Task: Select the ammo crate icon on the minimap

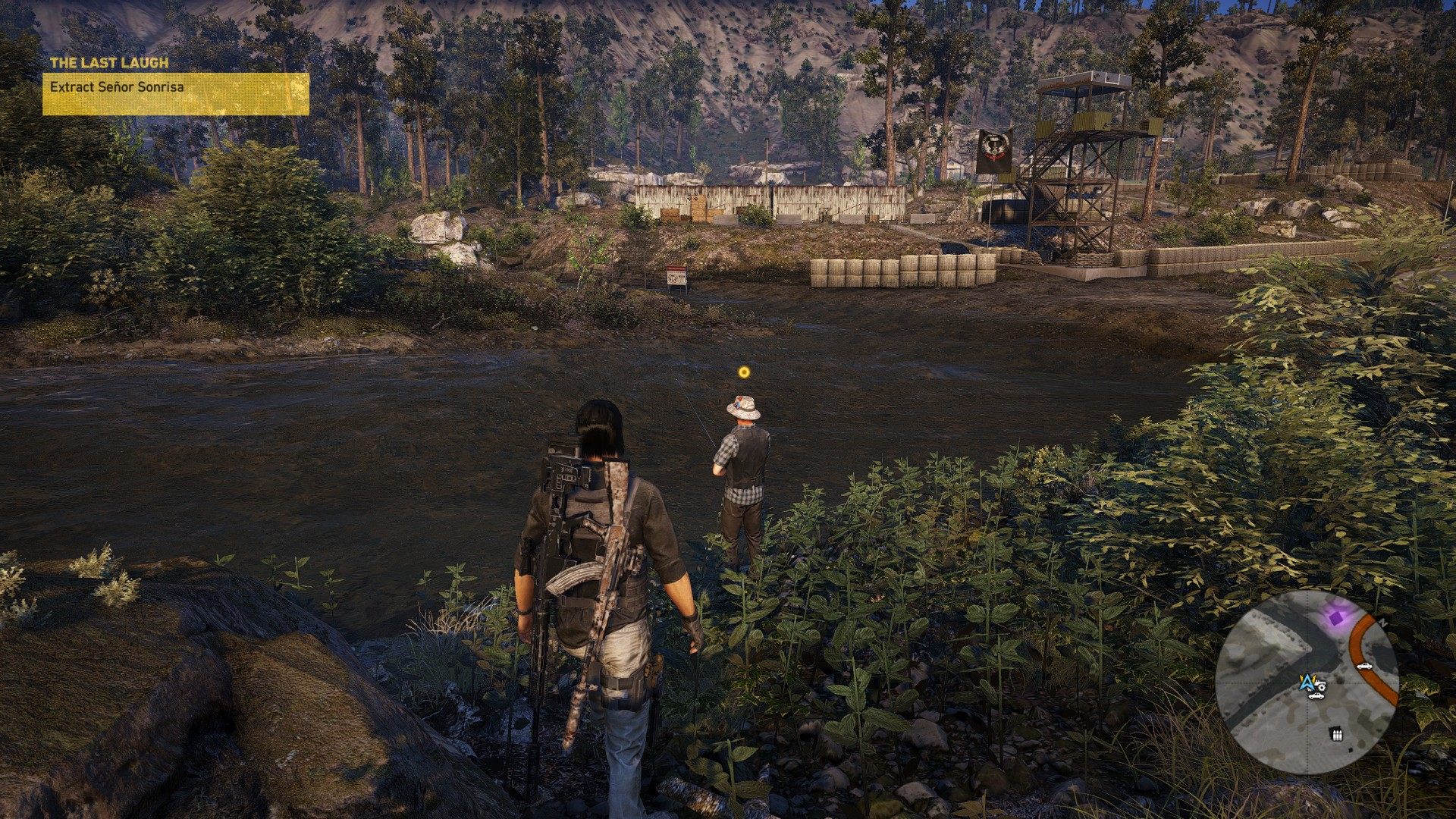Action: [x=1335, y=733]
